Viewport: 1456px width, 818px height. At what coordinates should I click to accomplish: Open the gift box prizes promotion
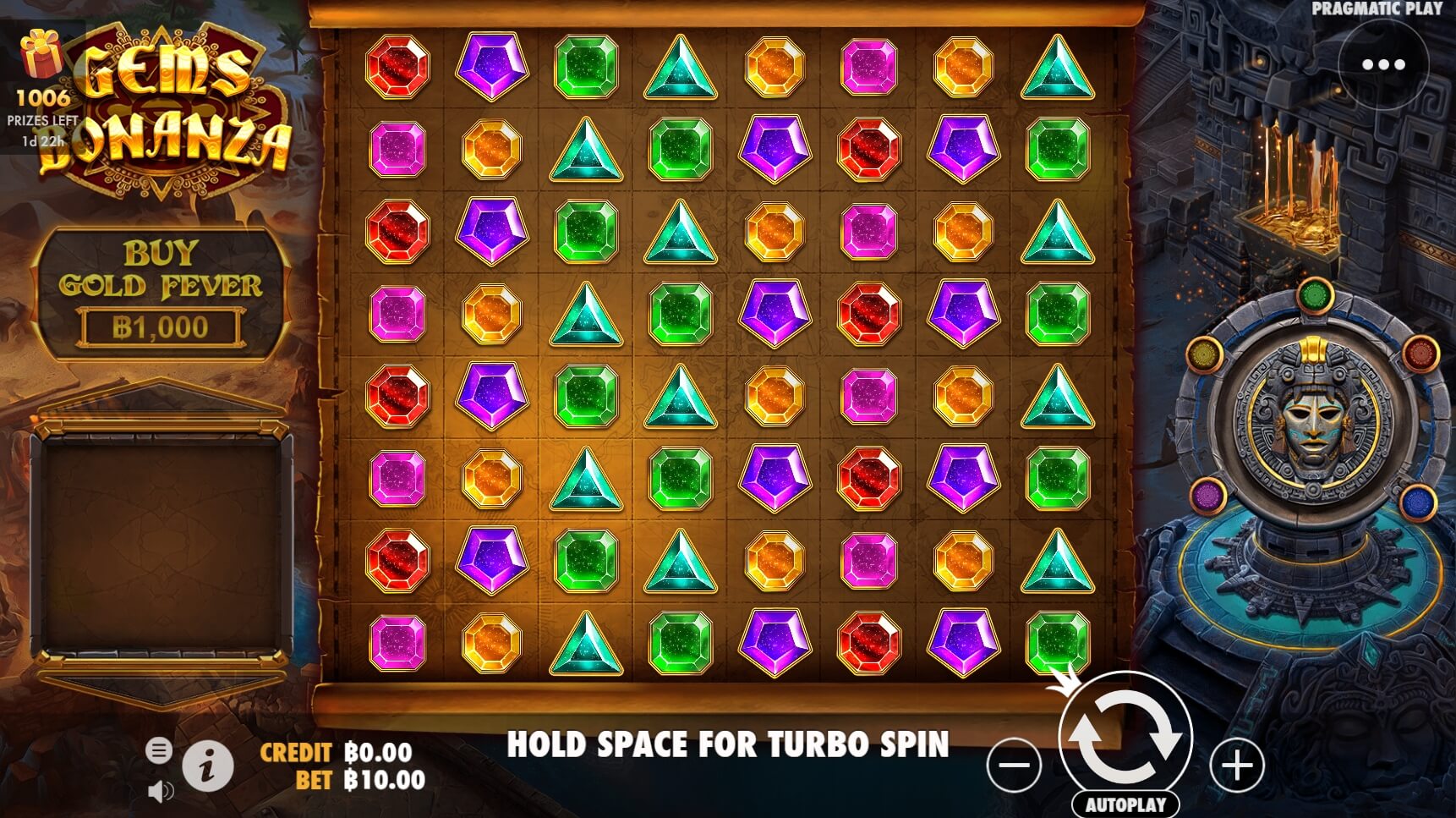pyautogui.click(x=41, y=54)
